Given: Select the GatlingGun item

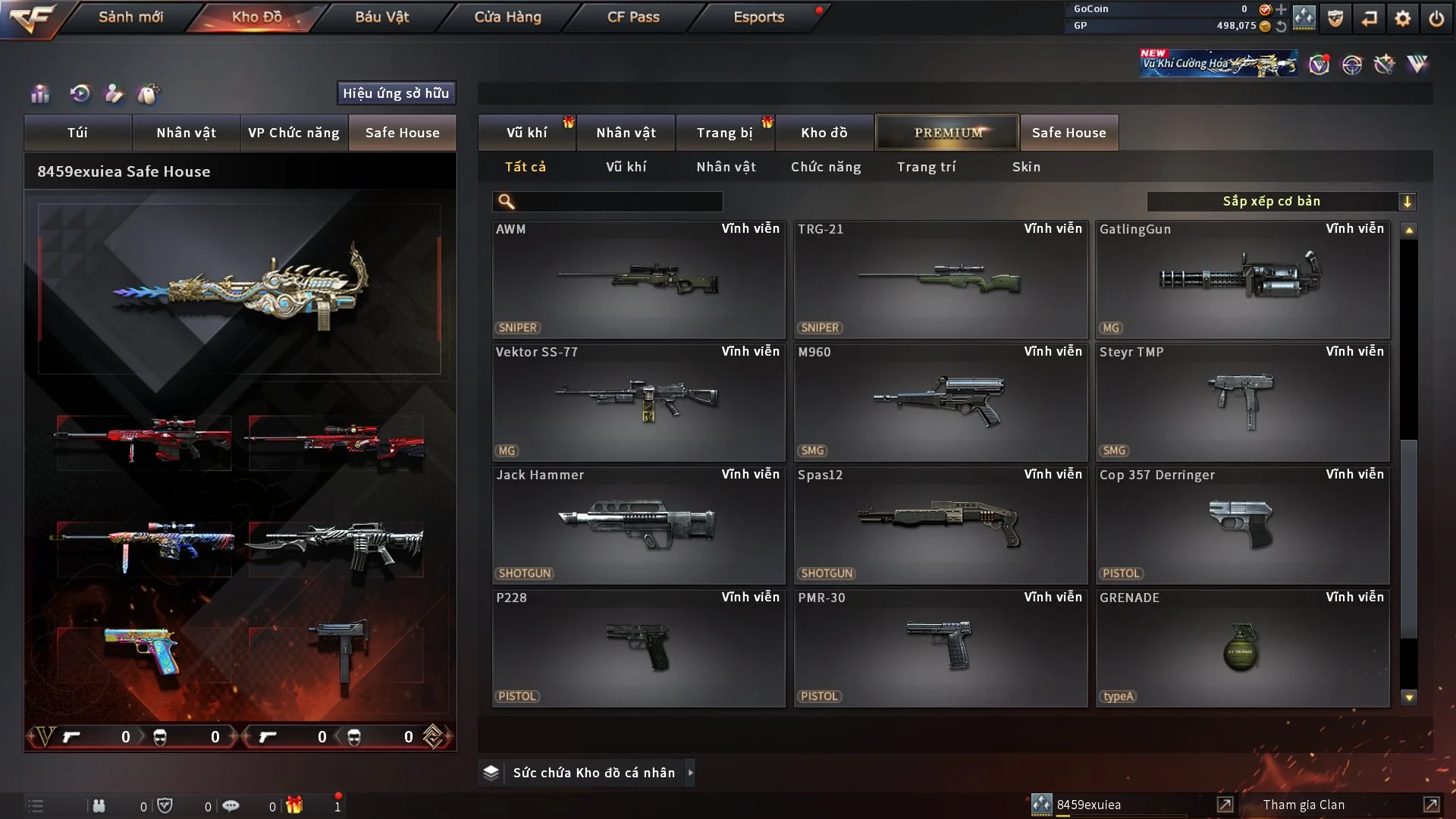Looking at the screenshot, I should [1241, 279].
